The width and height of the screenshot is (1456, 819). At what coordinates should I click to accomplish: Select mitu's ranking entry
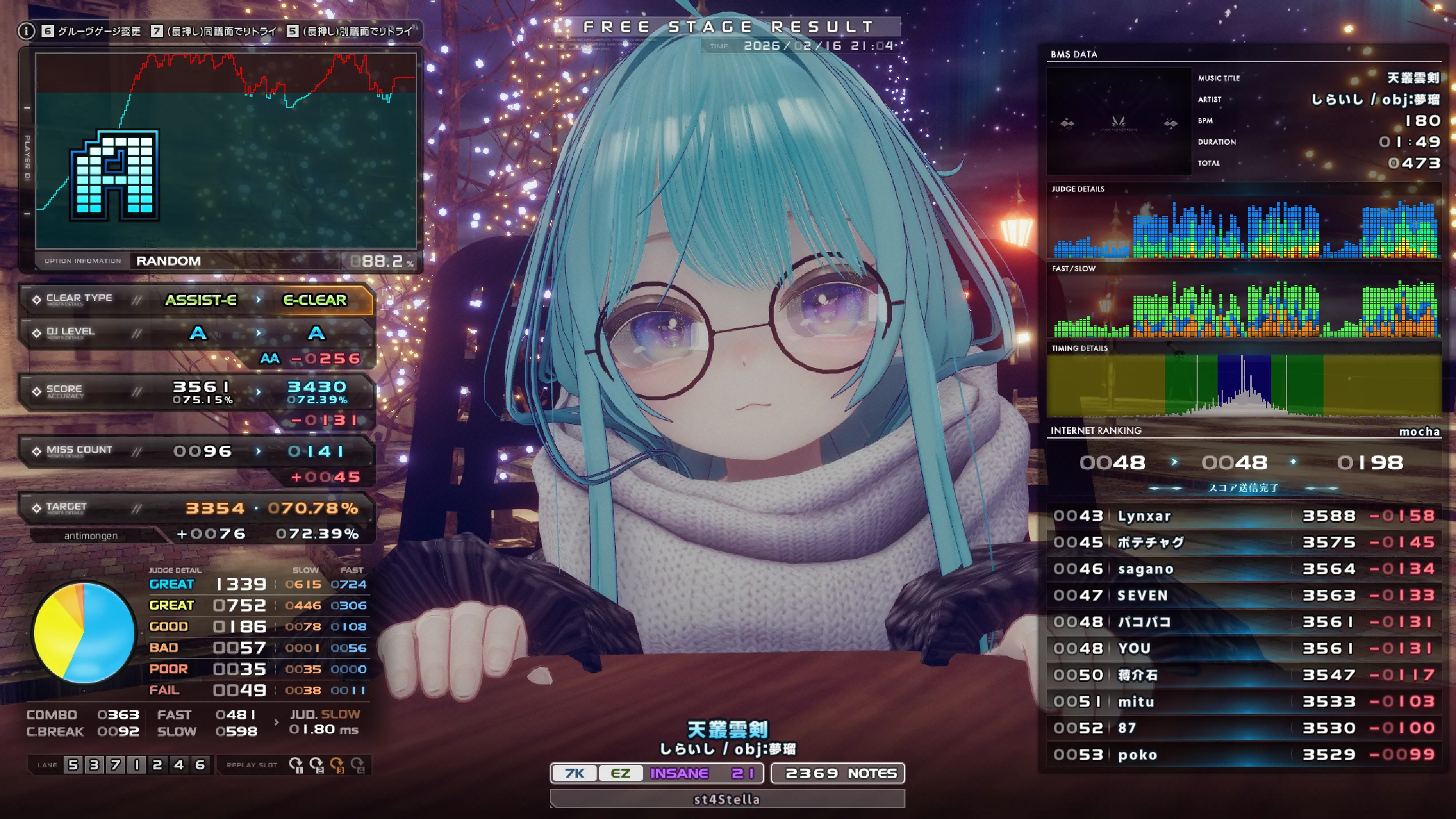pos(1243,701)
